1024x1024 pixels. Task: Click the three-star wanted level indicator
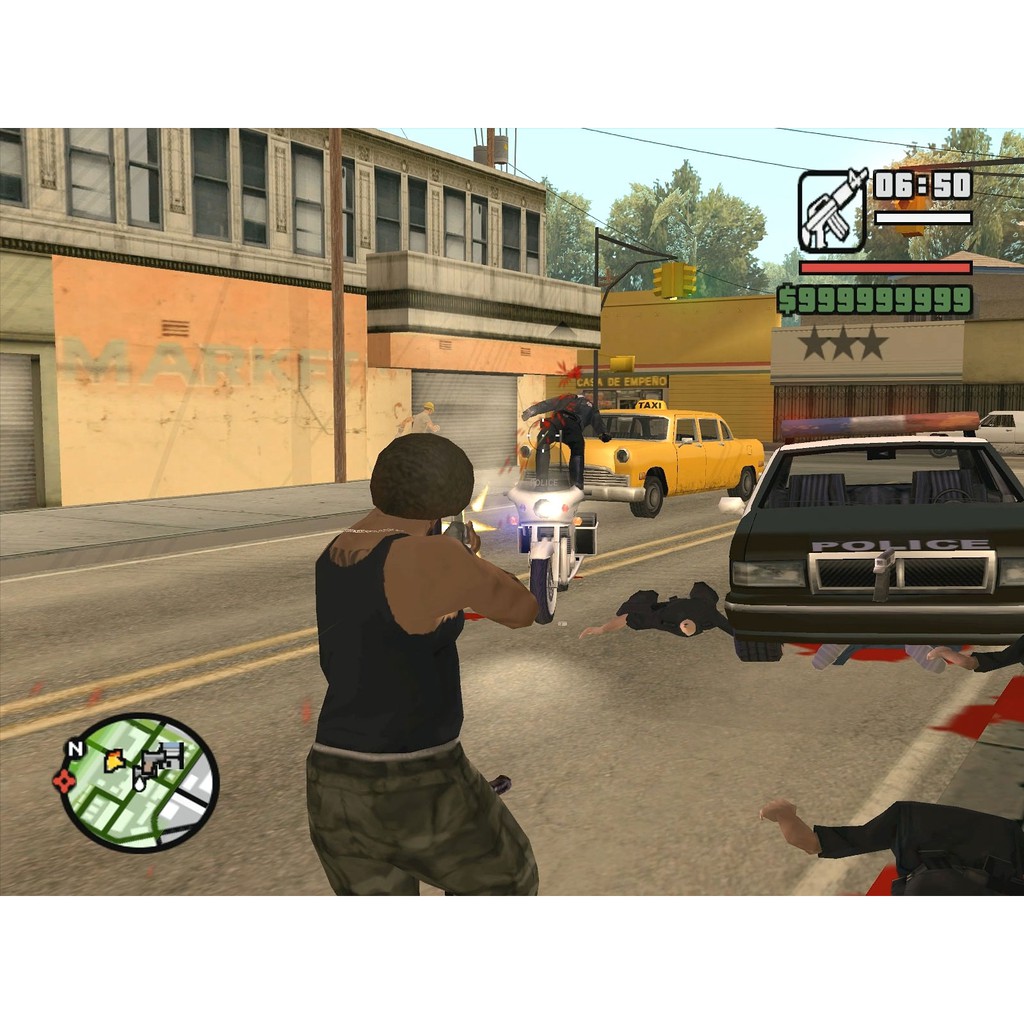pos(843,343)
